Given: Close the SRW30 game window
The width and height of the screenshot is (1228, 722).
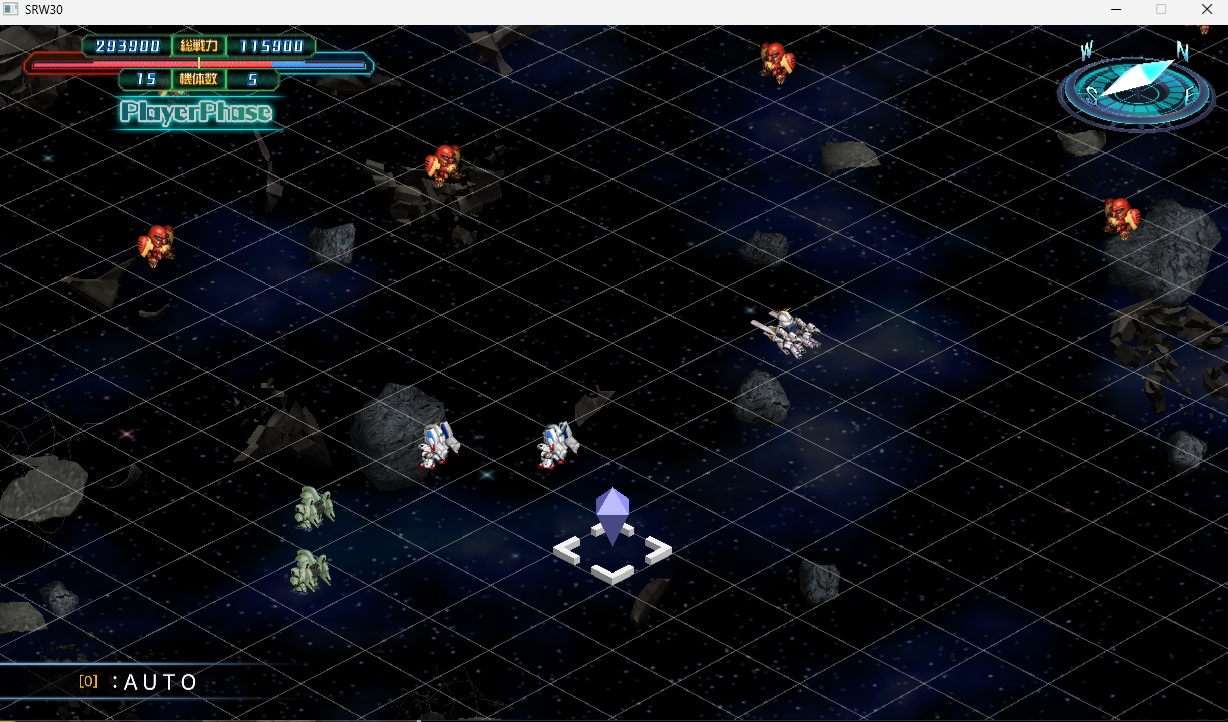Looking at the screenshot, I should [1206, 9].
